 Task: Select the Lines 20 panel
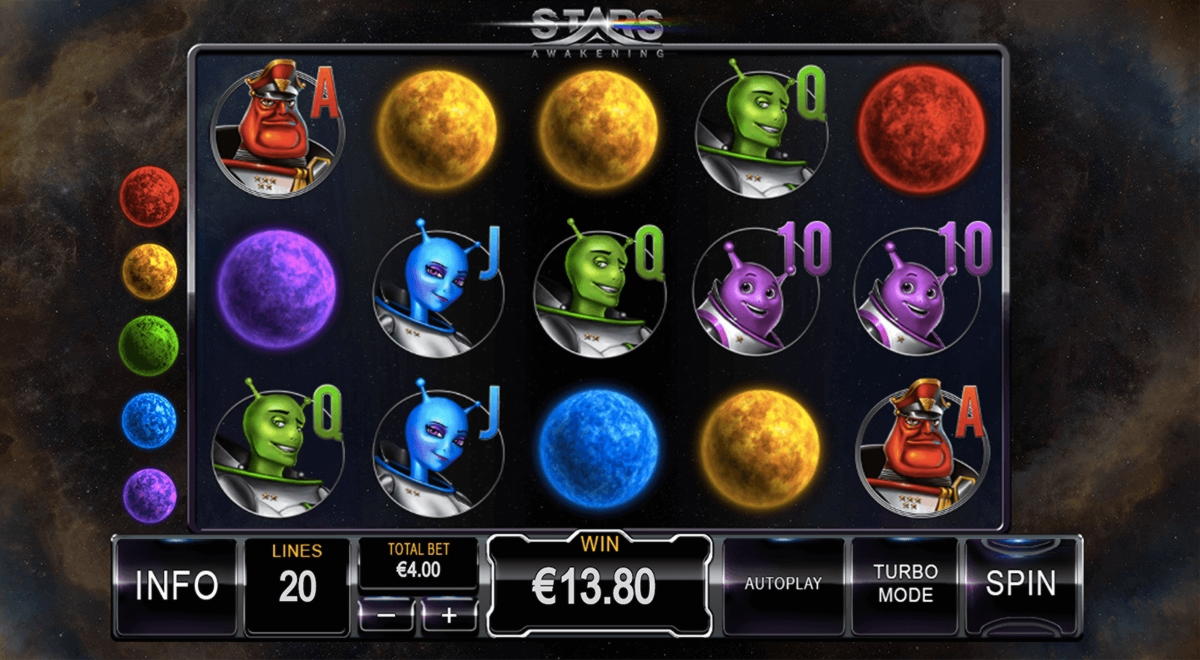coord(297,585)
